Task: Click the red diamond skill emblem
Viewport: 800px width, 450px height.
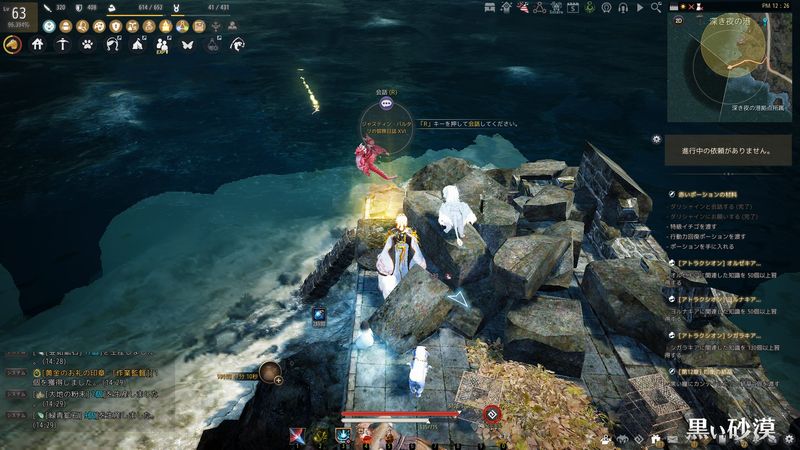Action: [x=491, y=414]
